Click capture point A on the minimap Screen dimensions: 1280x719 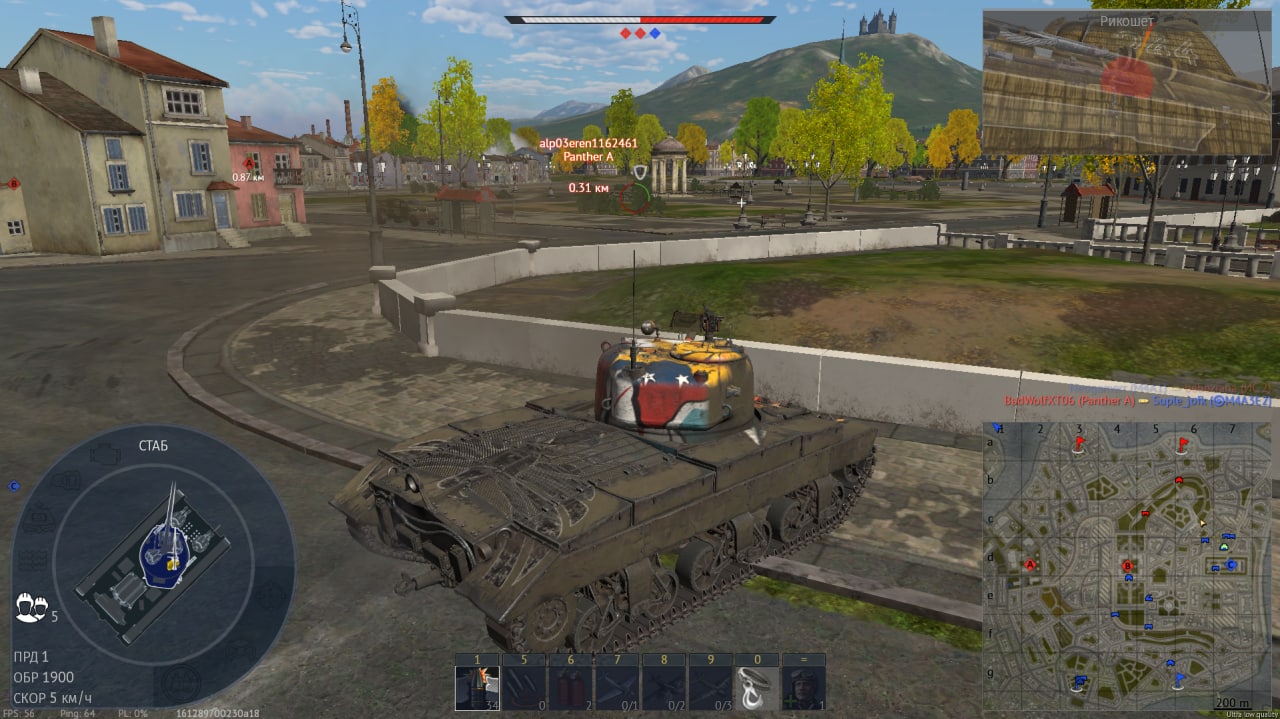[1030, 565]
